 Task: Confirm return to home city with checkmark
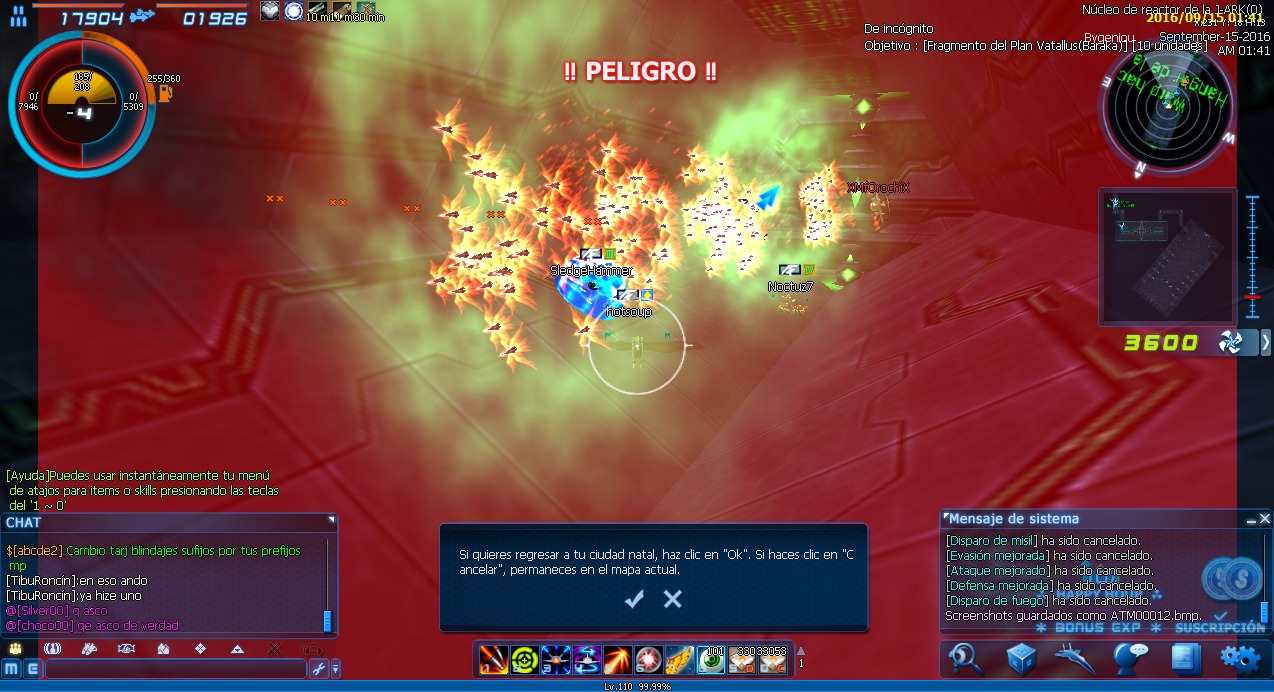(634, 599)
